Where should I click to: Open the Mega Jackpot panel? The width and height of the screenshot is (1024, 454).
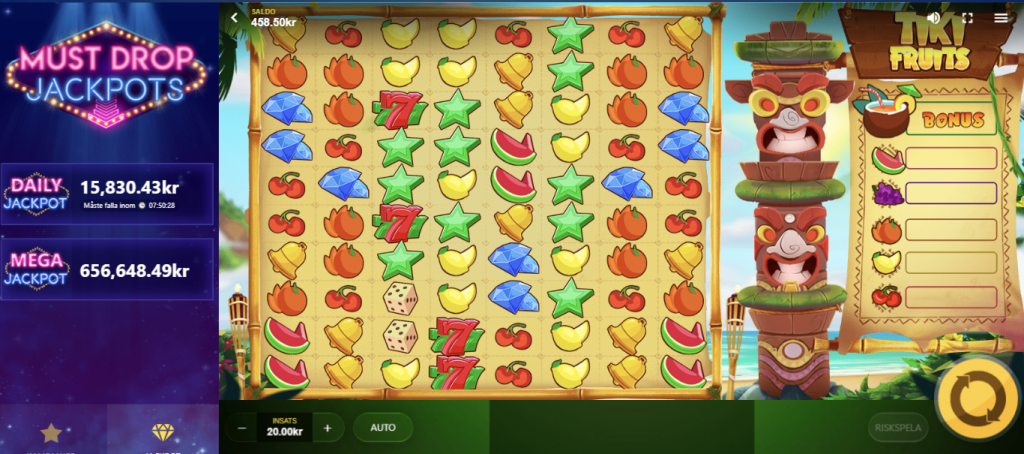point(108,268)
